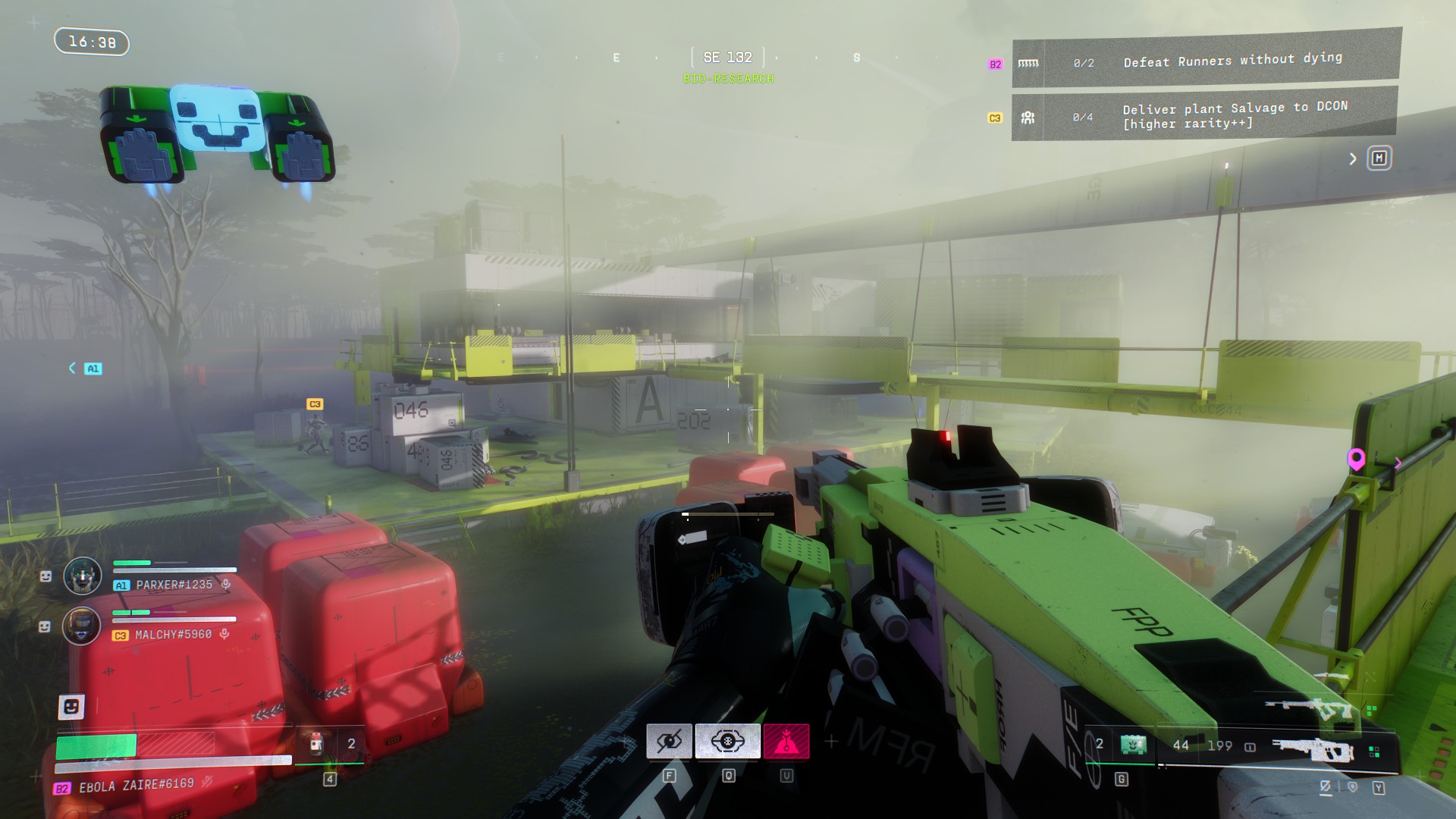Switch to the stowed secondary weapon icon
Screen dimensions: 1456x819
click(x=1310, y=709)
